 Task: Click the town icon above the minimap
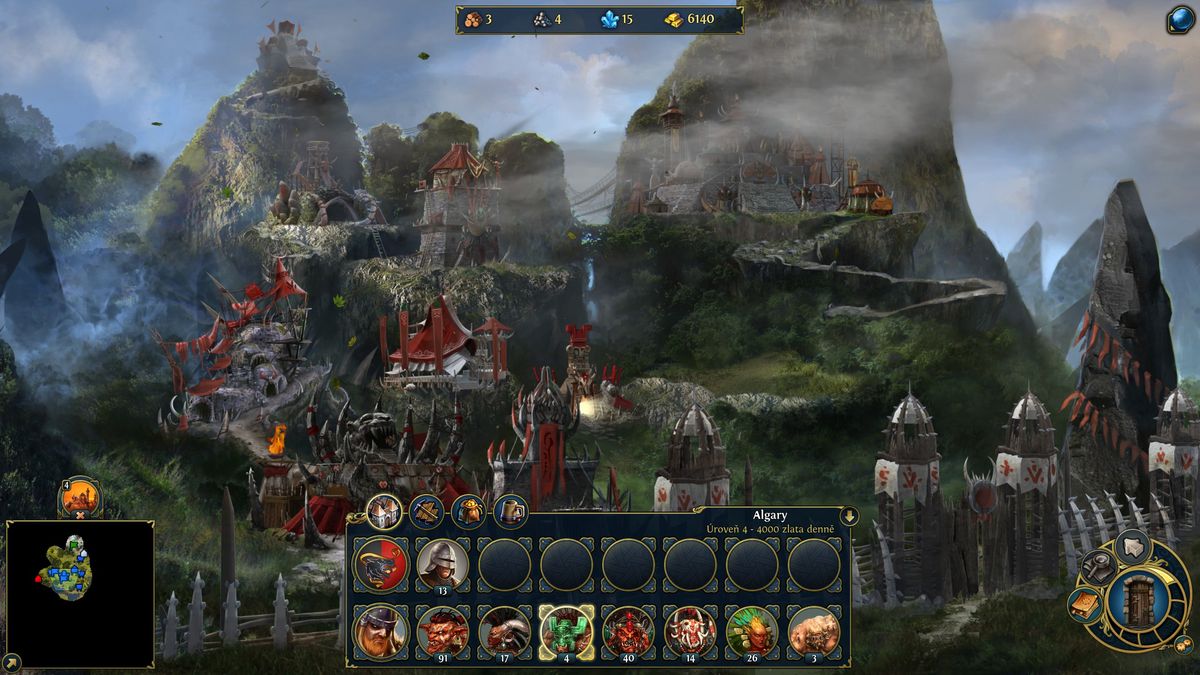pos(80,496)
